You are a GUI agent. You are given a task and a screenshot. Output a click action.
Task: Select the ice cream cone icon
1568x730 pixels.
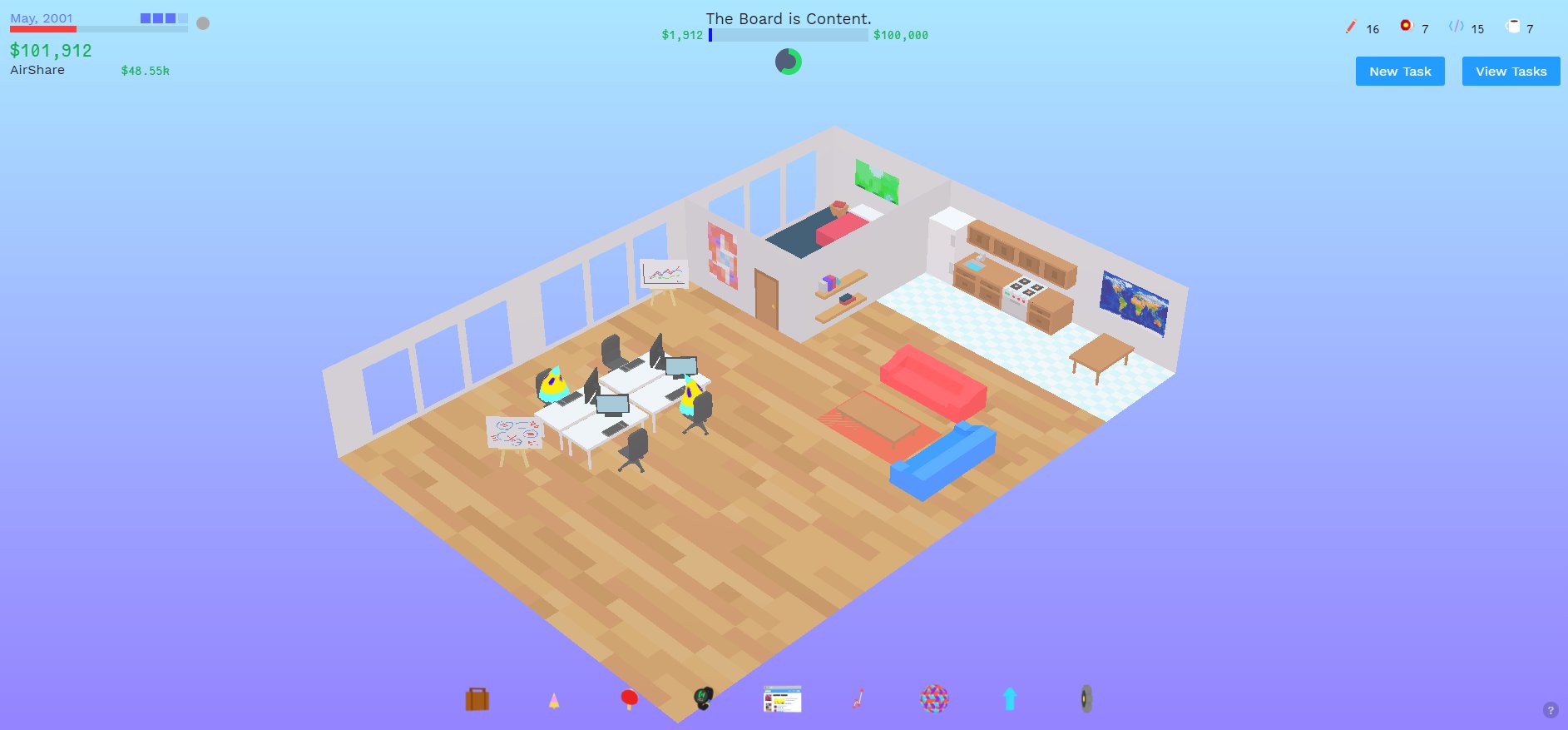point(553,699)
